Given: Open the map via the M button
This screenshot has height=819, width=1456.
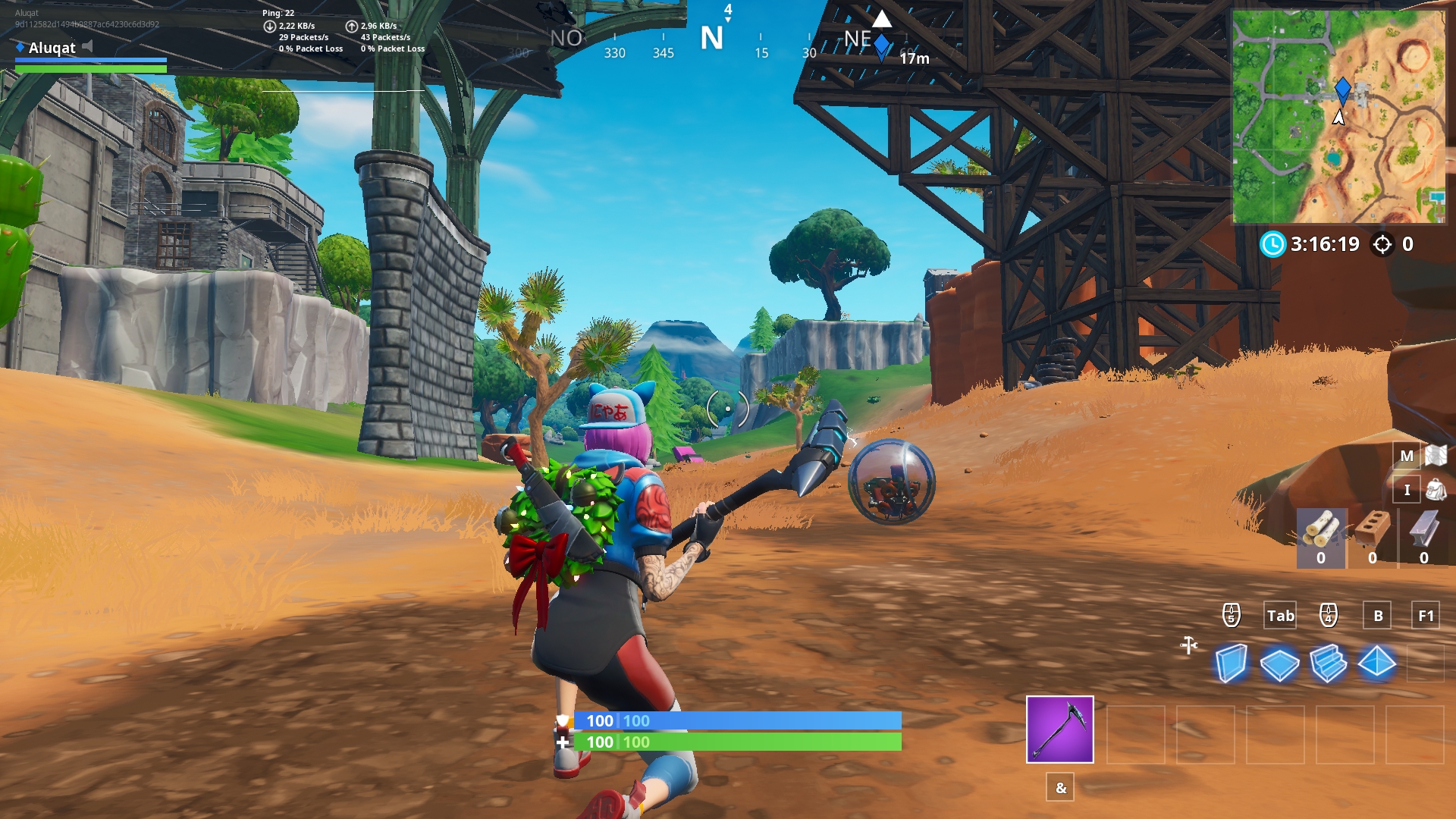Looking at the screenshot, I should [1407, 456].
